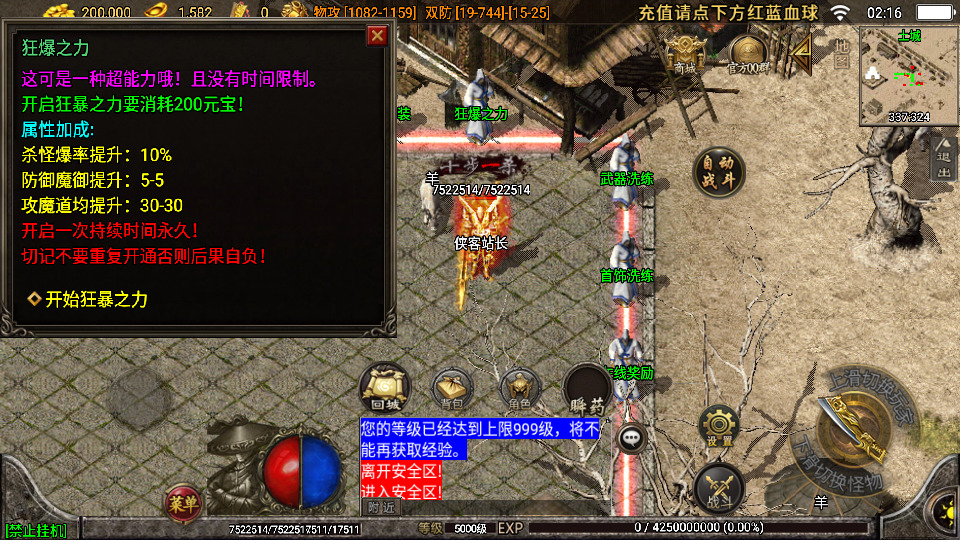Viewport: 960px width, 540px height.
Task: Open the 官方QQ群 icon
Action: point(747,53)
